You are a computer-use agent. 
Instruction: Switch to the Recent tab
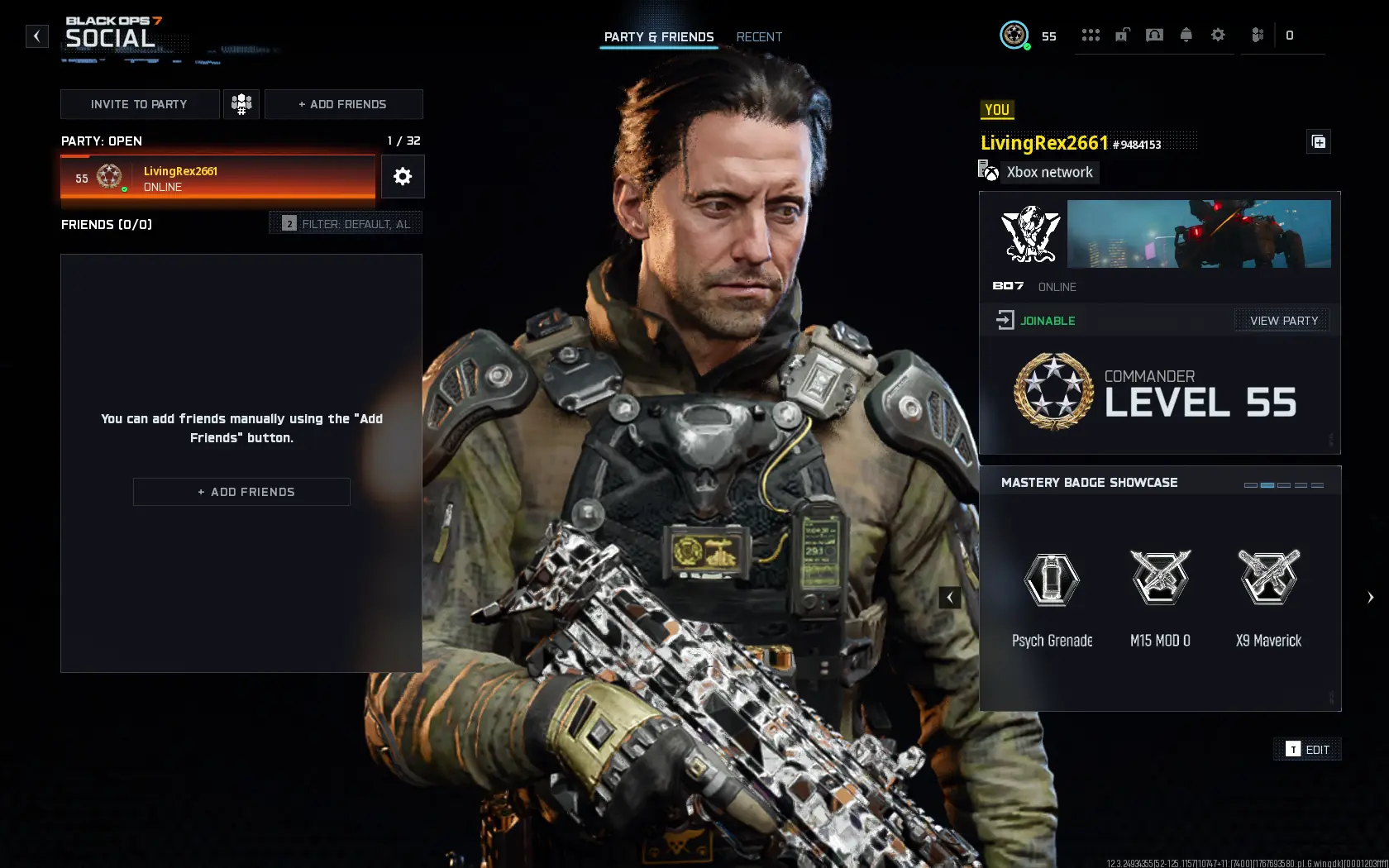tap(759, 36)
